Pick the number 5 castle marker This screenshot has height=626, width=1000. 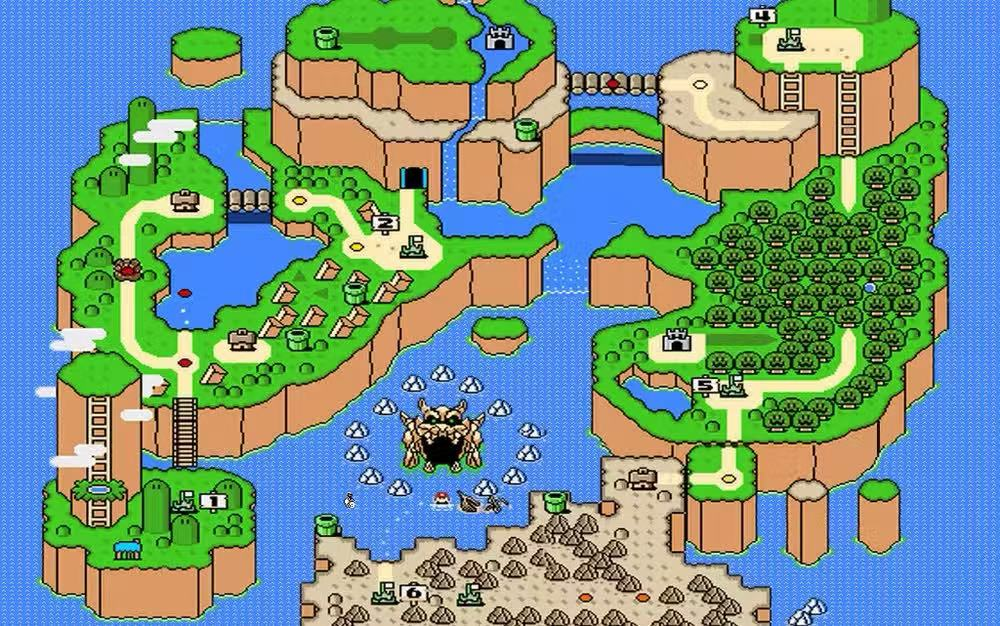704,385
